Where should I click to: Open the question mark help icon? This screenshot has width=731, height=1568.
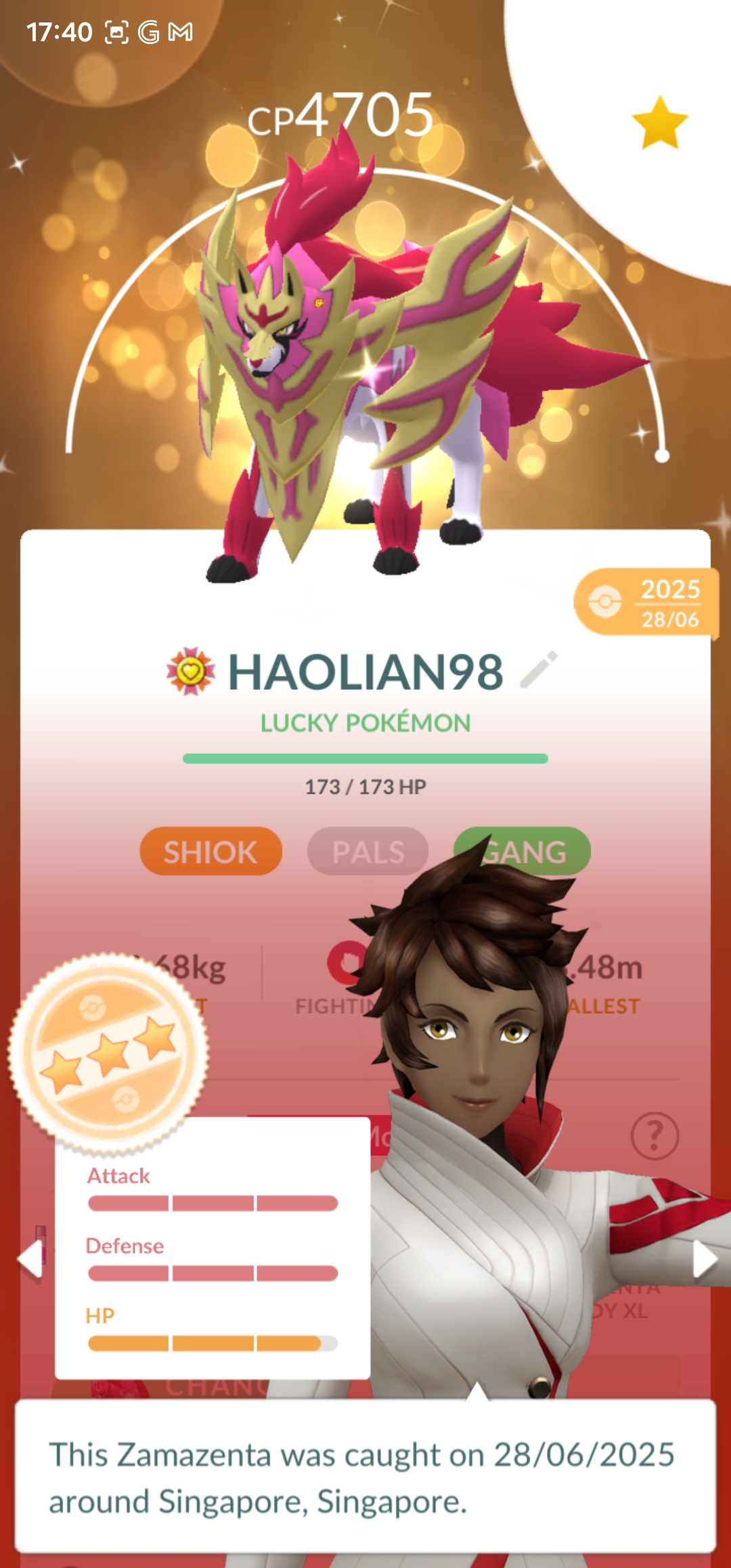click(654, 1135)
